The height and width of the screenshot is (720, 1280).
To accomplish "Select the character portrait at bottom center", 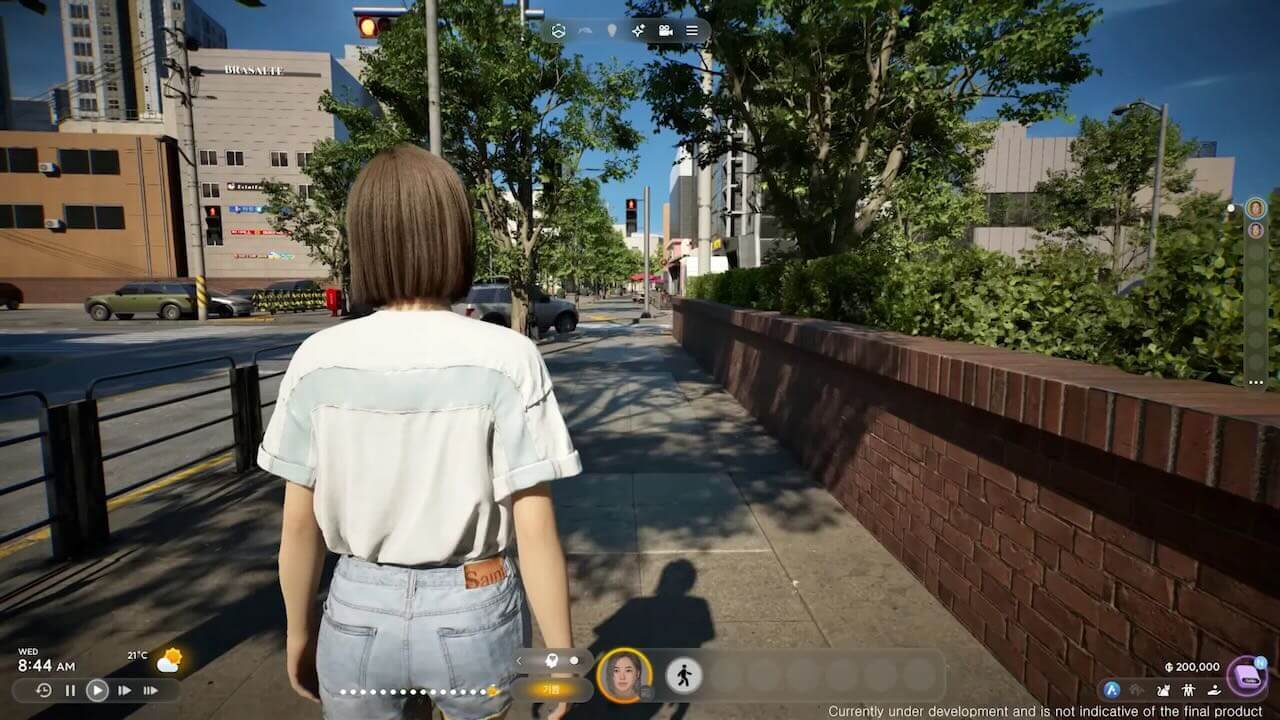I will pyautogui.click(x=624, y=675).
